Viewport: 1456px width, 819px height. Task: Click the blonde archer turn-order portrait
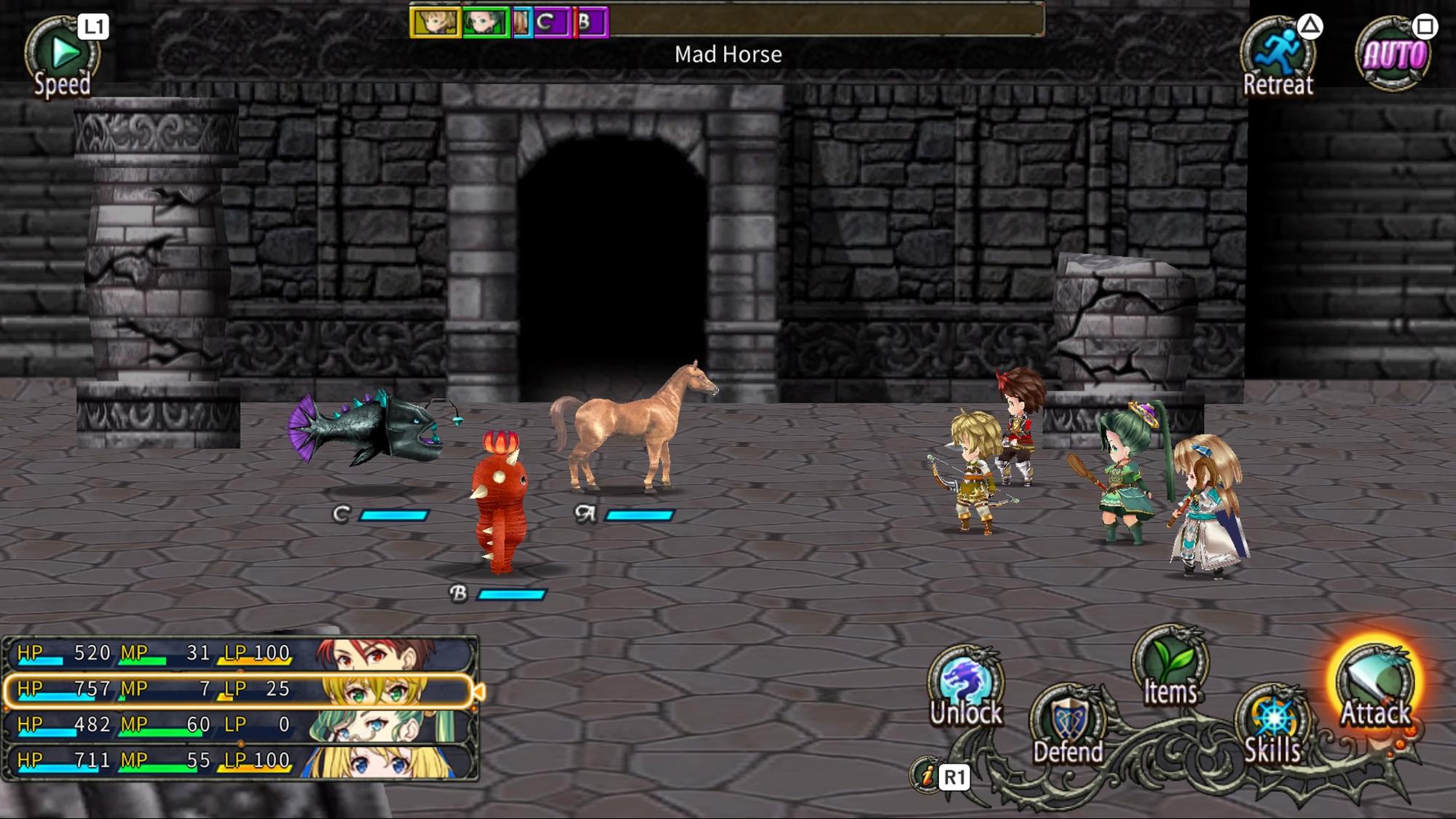tap(436, 23)
